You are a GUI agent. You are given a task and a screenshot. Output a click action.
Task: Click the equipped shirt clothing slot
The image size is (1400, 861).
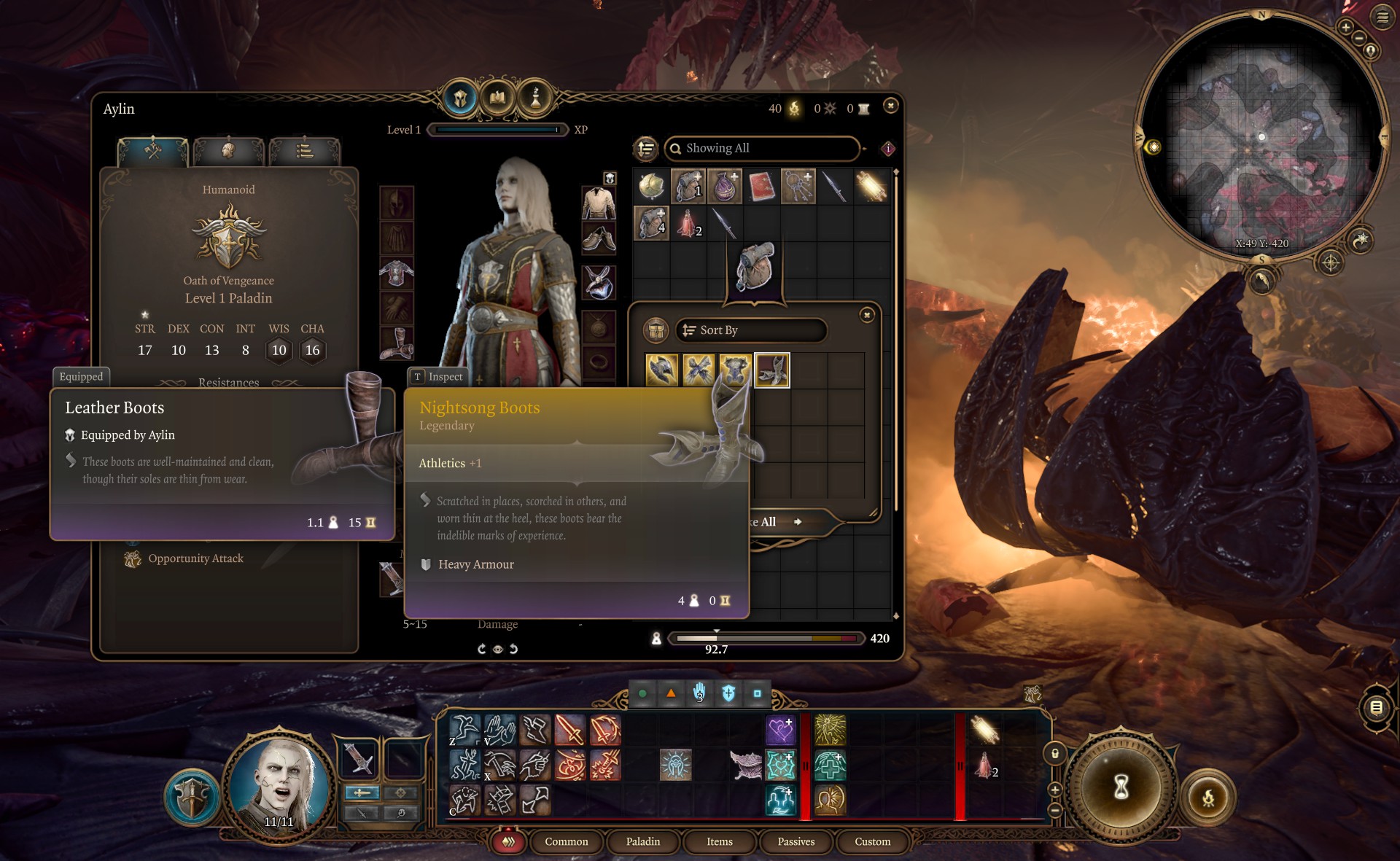pos(599,203)
